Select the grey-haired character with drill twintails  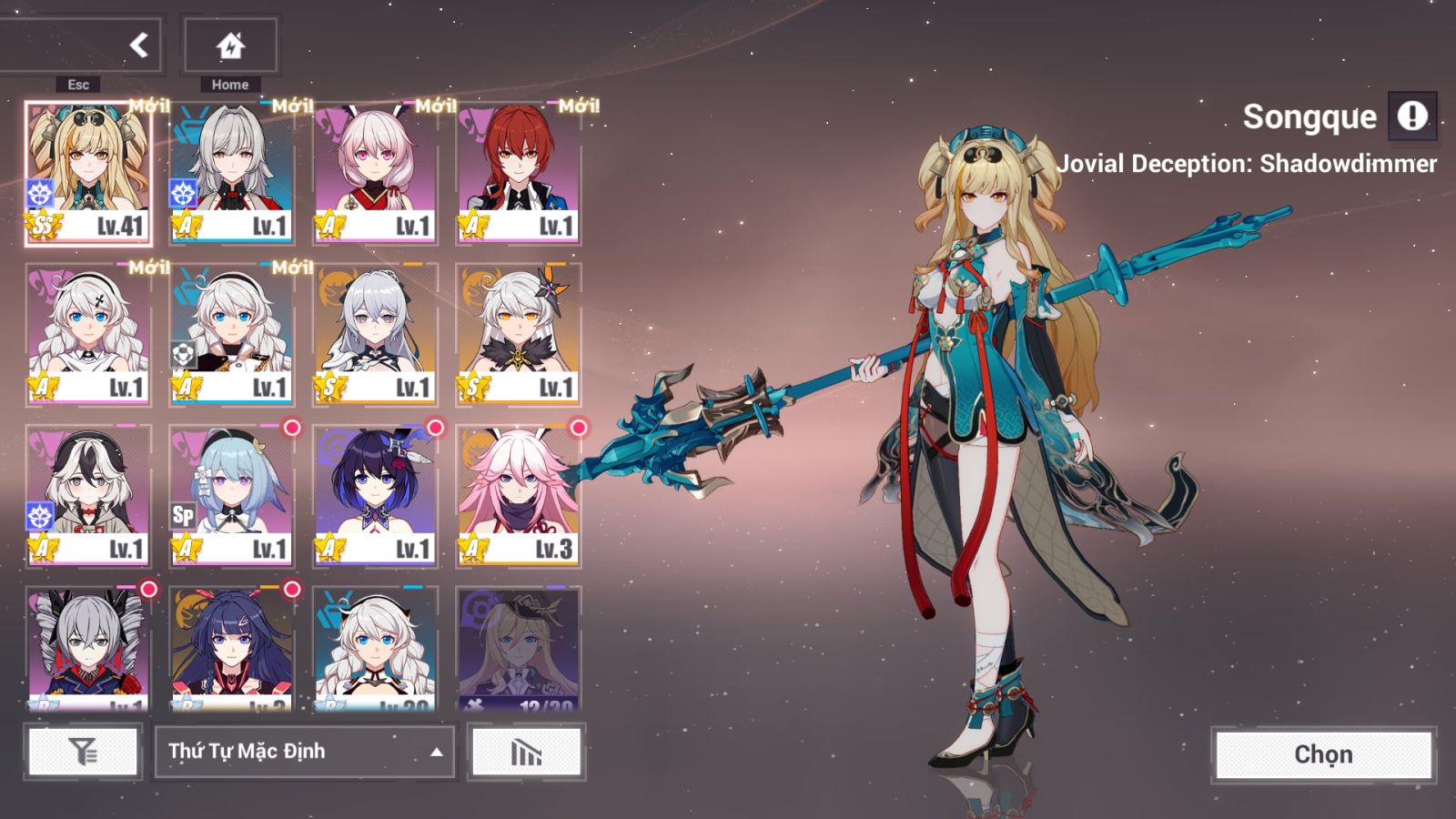[88, 648]
